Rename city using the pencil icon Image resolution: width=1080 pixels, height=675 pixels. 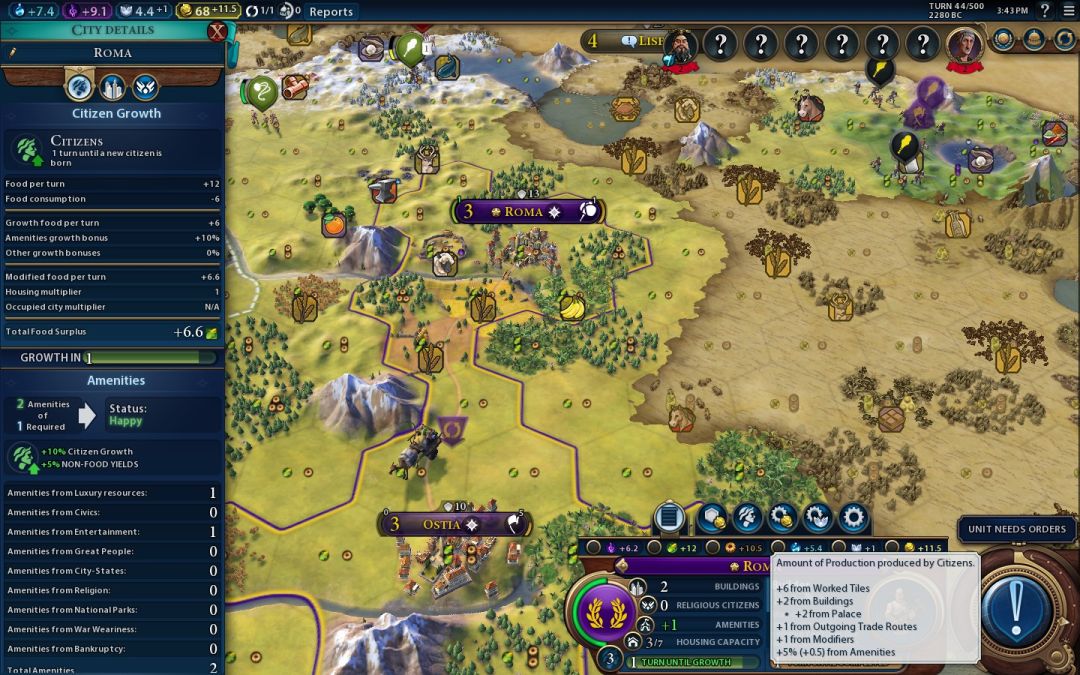(x=13, y=53)
